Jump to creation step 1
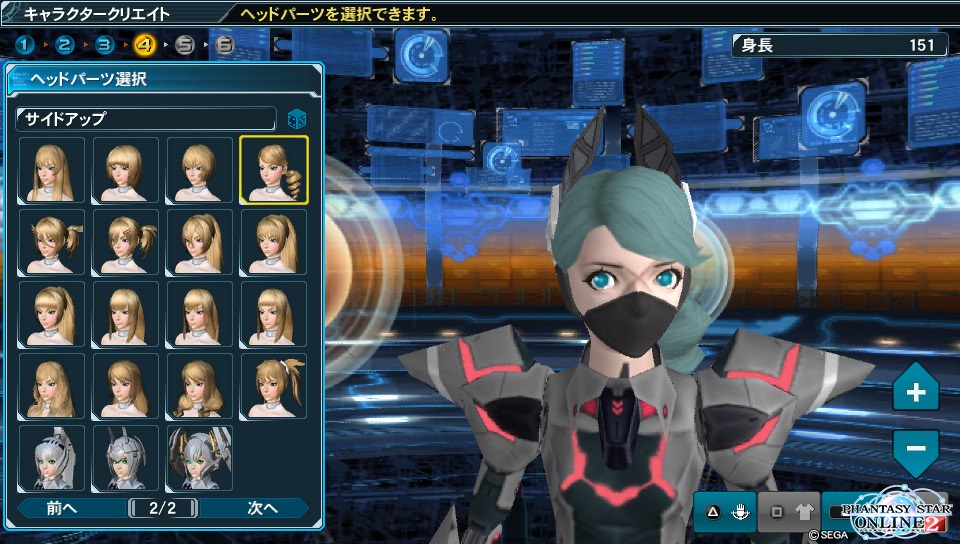The width and height of the screenshot is (960, 544). point(26,45)
